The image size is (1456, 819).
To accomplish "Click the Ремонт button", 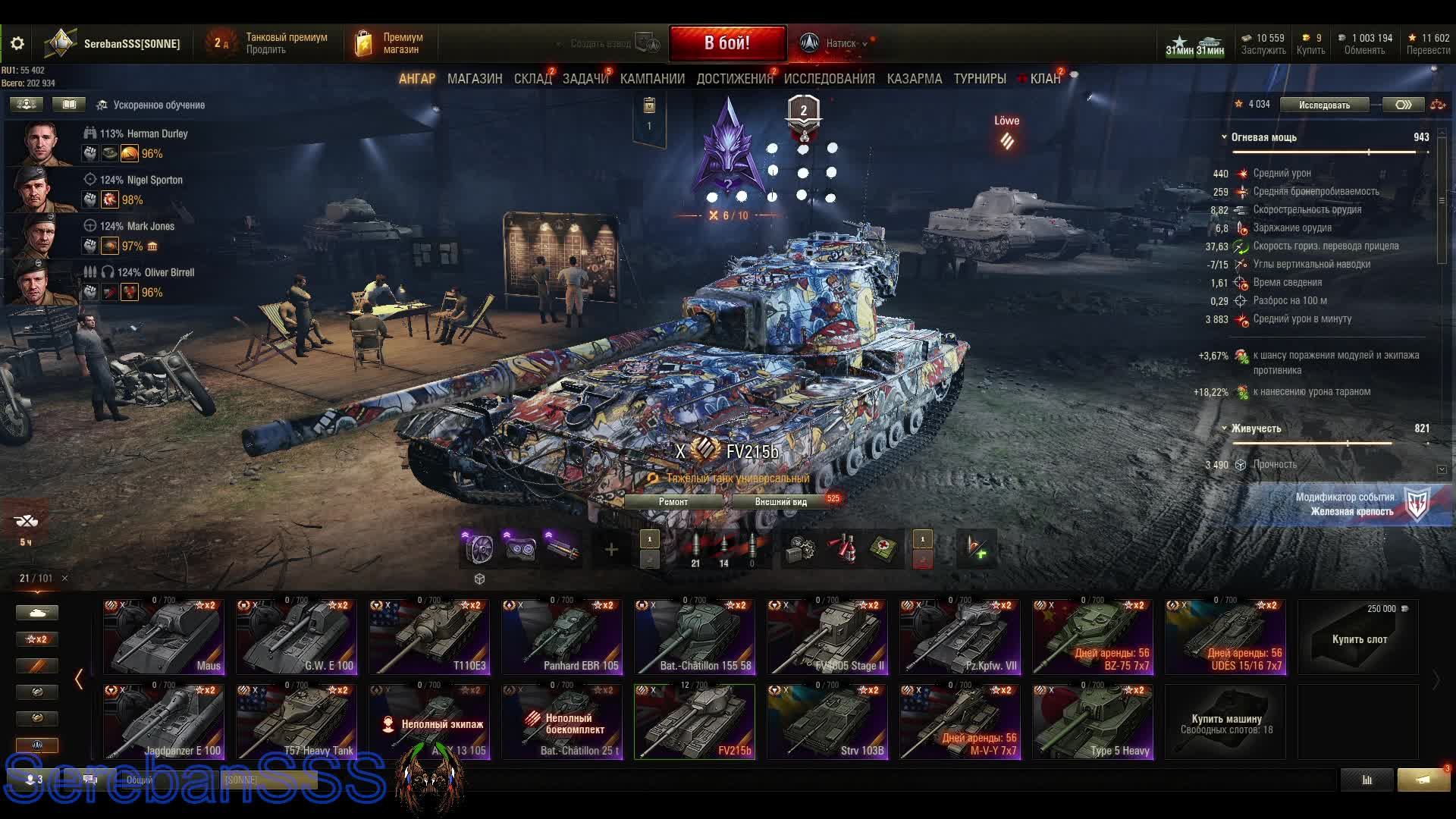I will pyautogui.click(x=673, y=502).
